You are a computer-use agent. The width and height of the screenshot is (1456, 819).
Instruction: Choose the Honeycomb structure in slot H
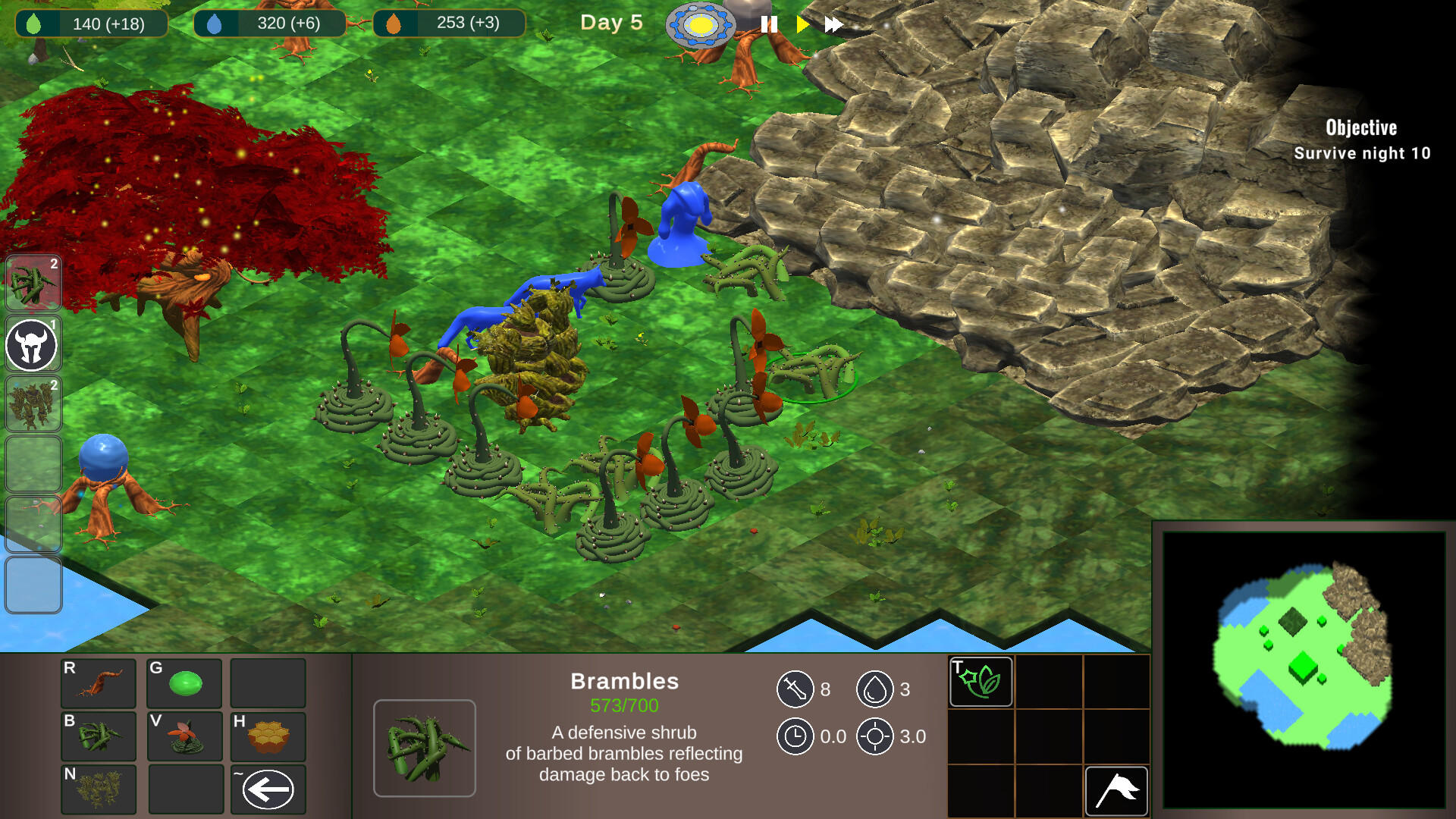[x=268, y=736]
